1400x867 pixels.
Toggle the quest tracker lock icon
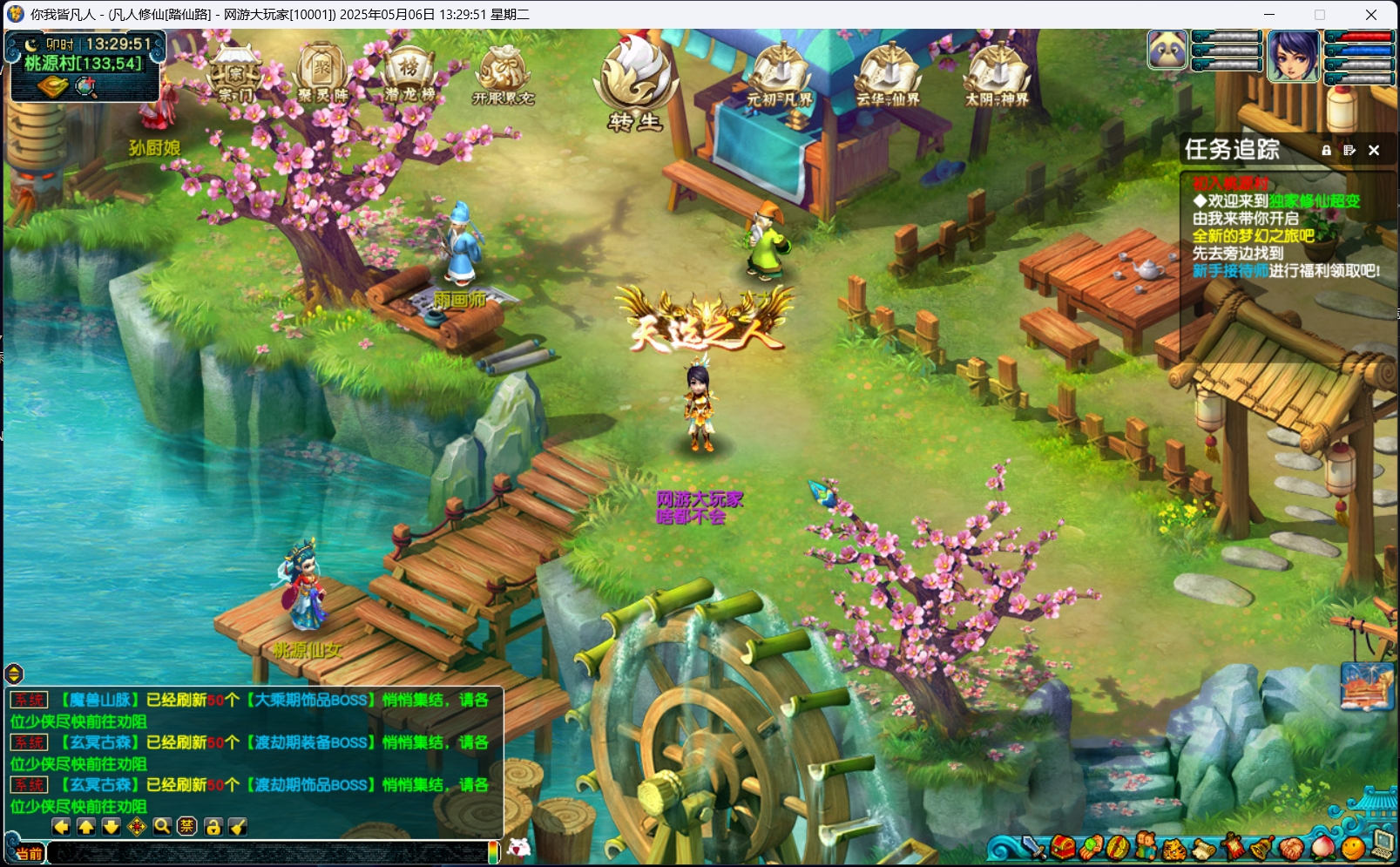pyautogui.click(x=1326, y=150)
